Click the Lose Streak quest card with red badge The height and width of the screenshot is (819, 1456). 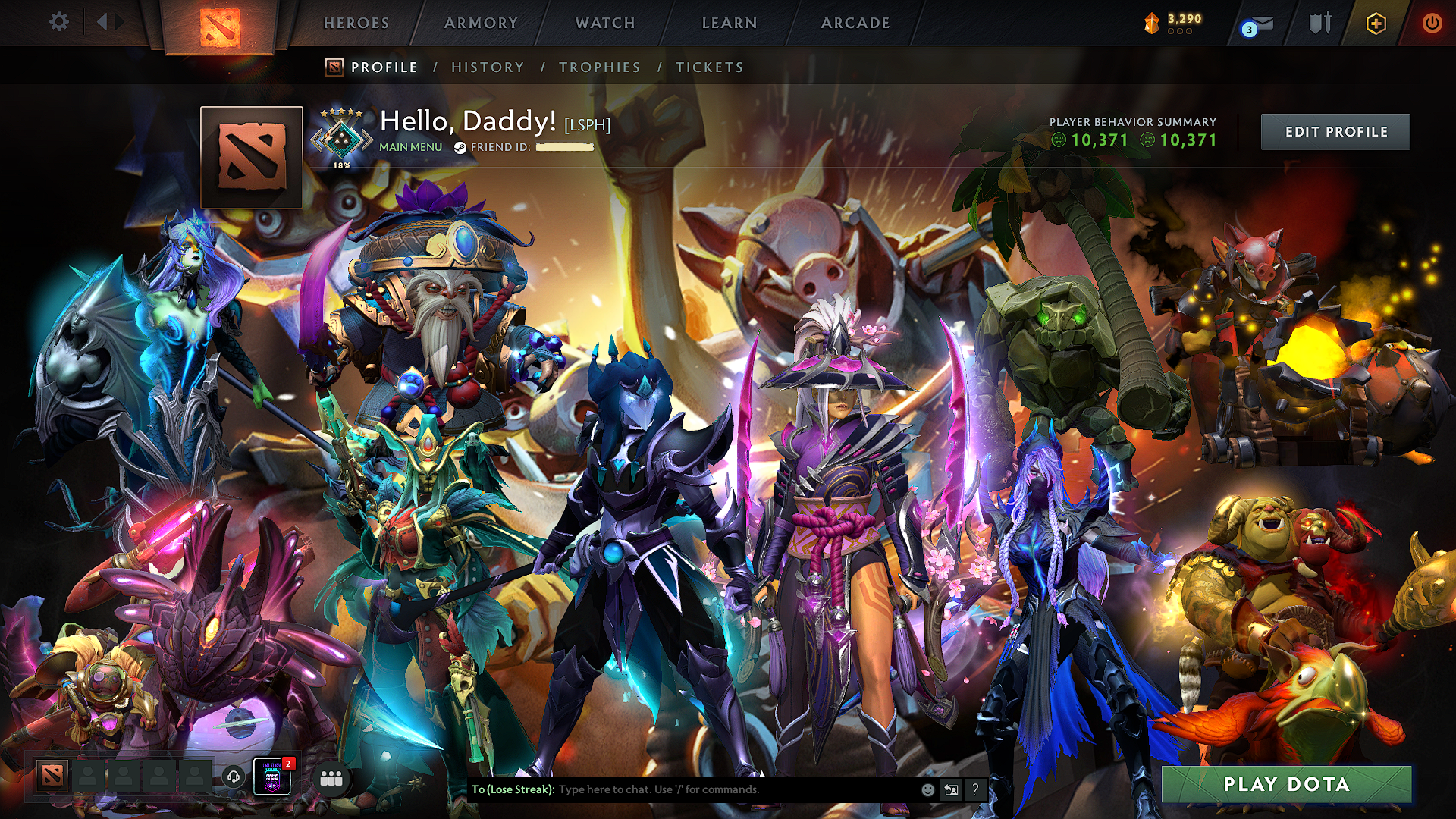pos(273,775)
